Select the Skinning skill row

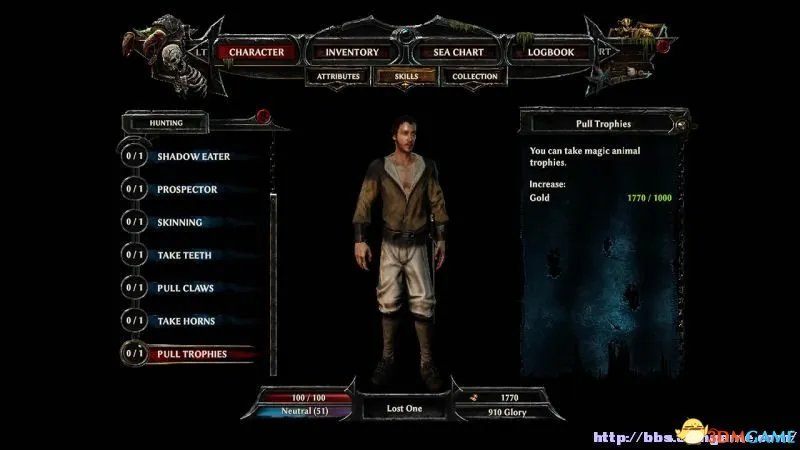point(180,223)
